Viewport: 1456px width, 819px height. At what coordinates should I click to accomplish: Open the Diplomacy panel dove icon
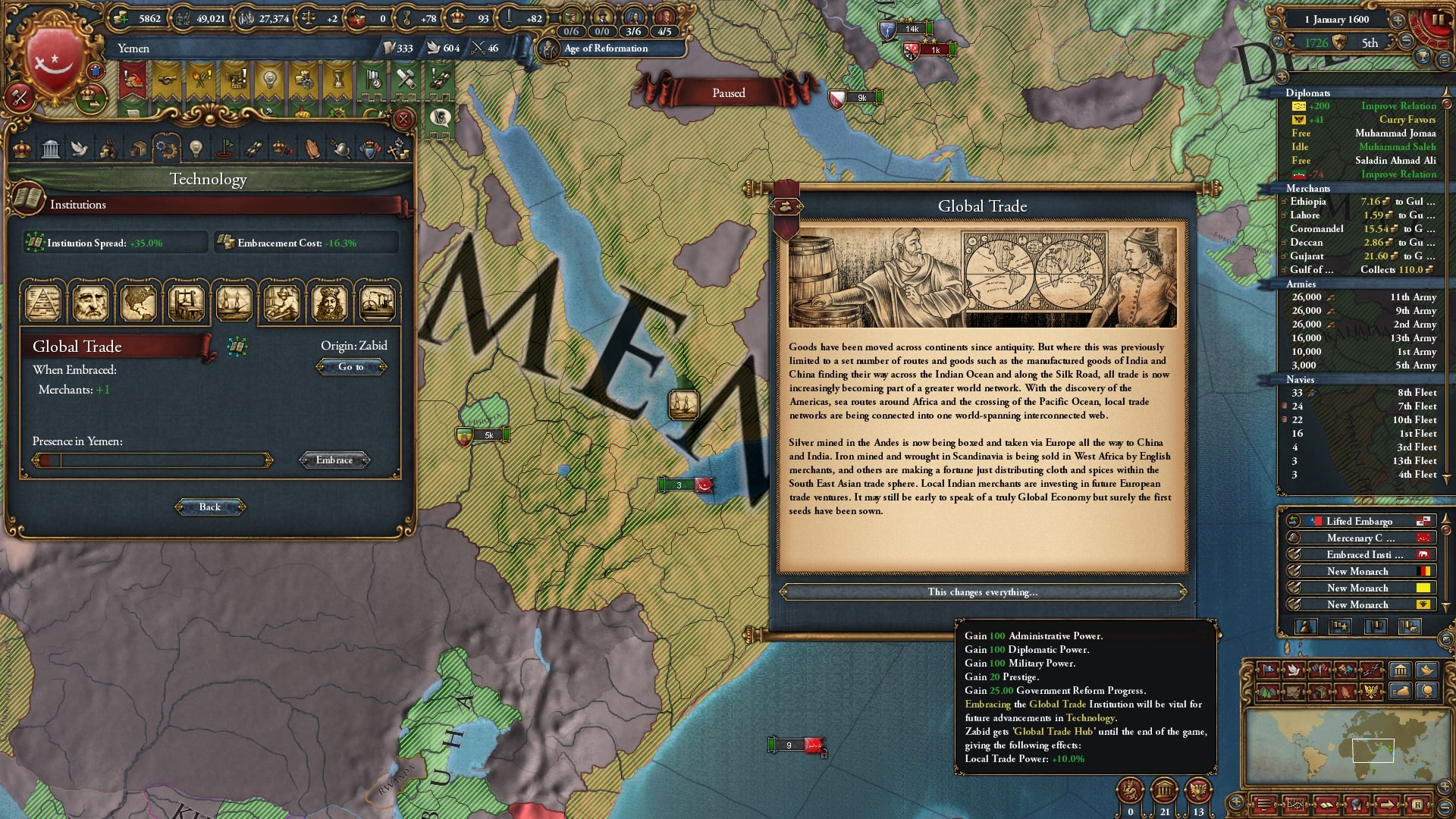[x=80, y=149]
